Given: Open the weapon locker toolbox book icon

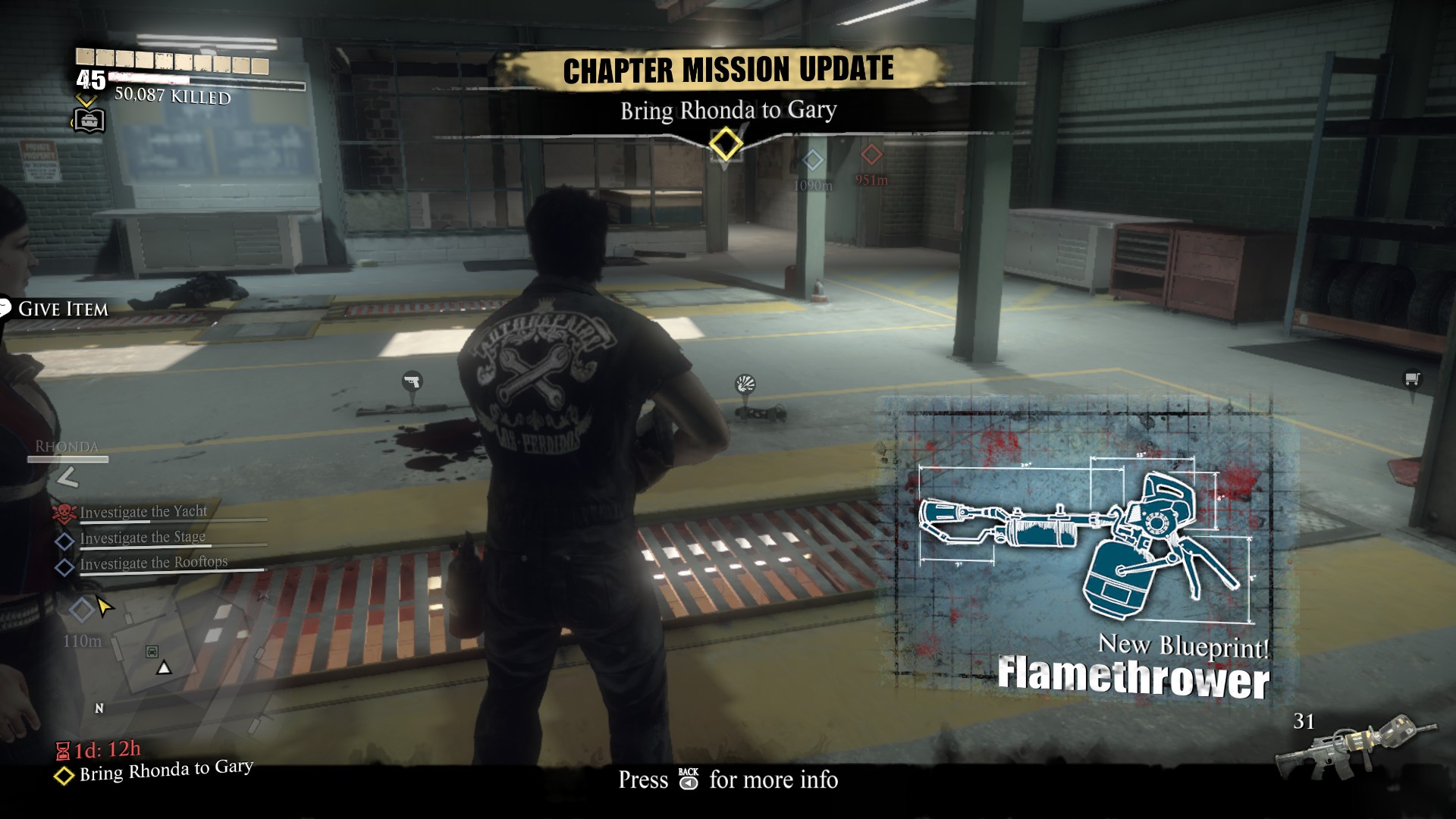Looking at the screenshot, I should (x=88, y=119).
